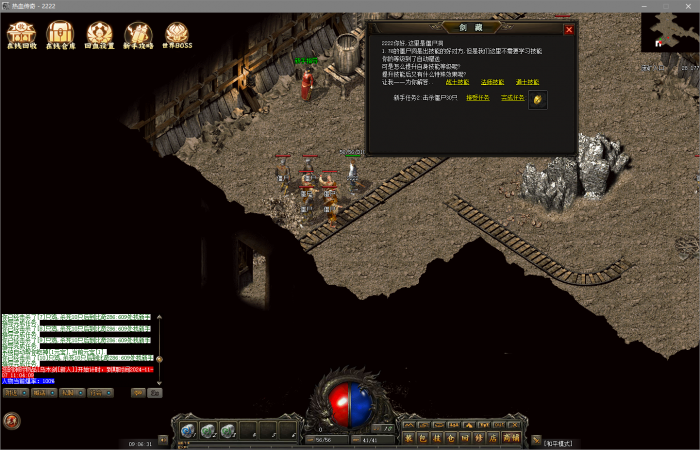Close the NPC dialogue window
Image resolution: width=700 pixels, height=450 pixels.
[x=569, y=30]
